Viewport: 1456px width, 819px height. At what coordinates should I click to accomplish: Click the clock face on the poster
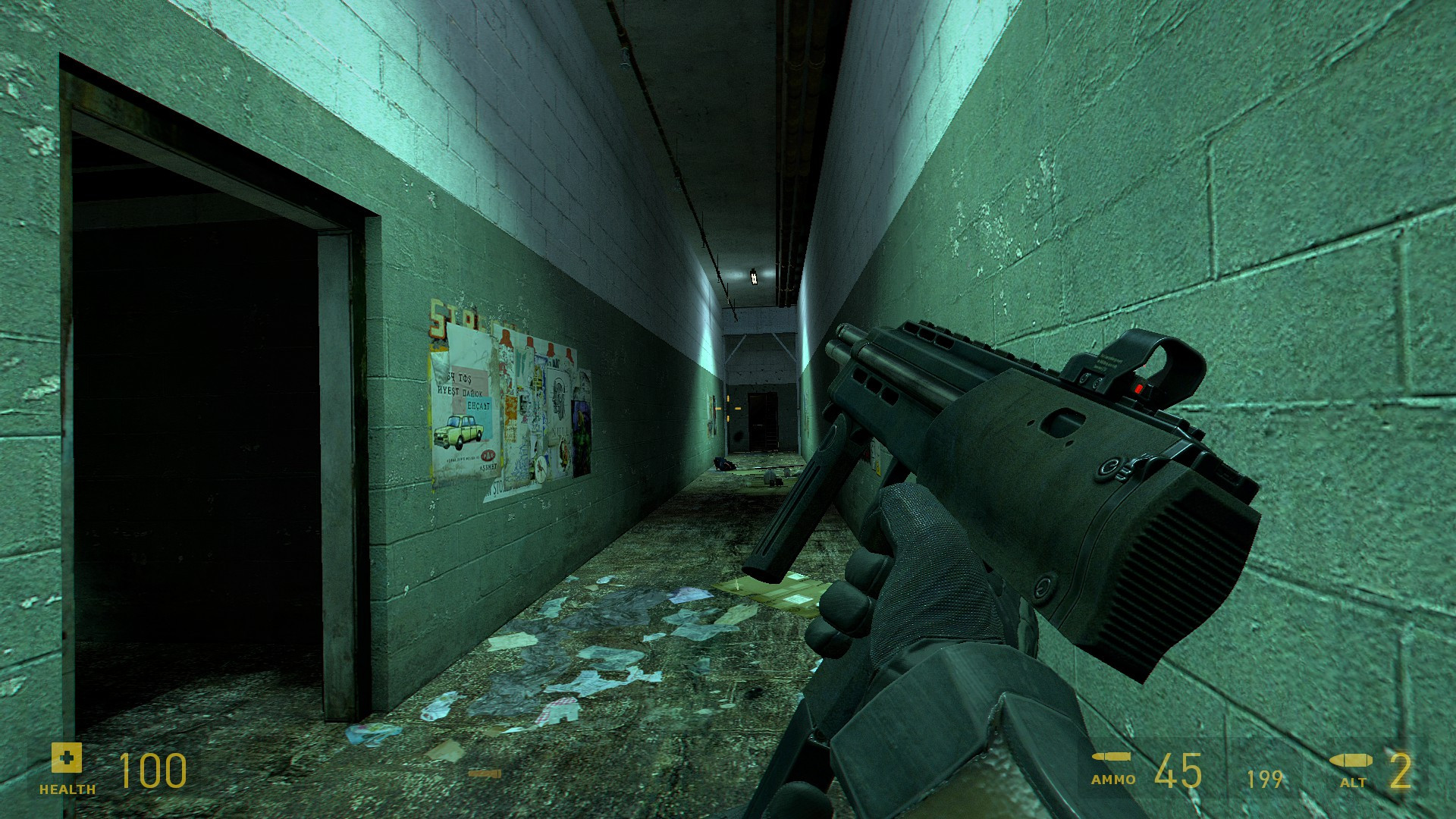pyautogui.click(x=539, y=470)
